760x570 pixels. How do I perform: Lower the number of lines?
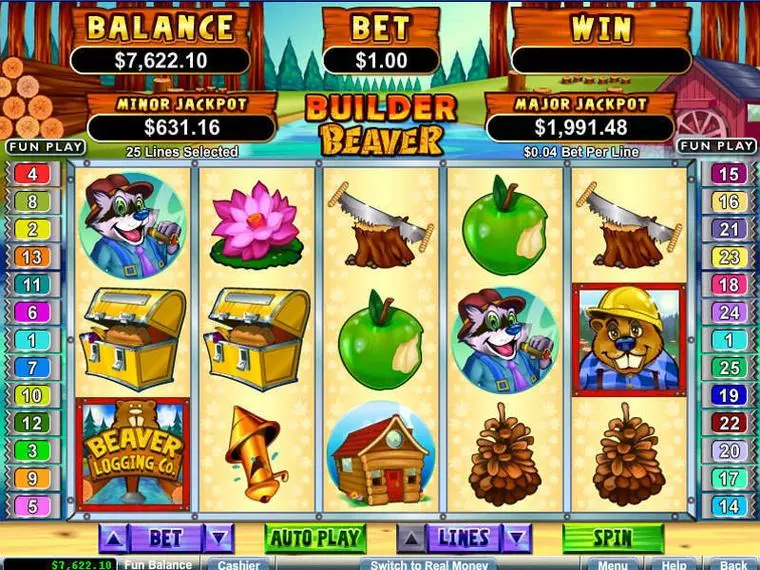click(x=516, y=538)
